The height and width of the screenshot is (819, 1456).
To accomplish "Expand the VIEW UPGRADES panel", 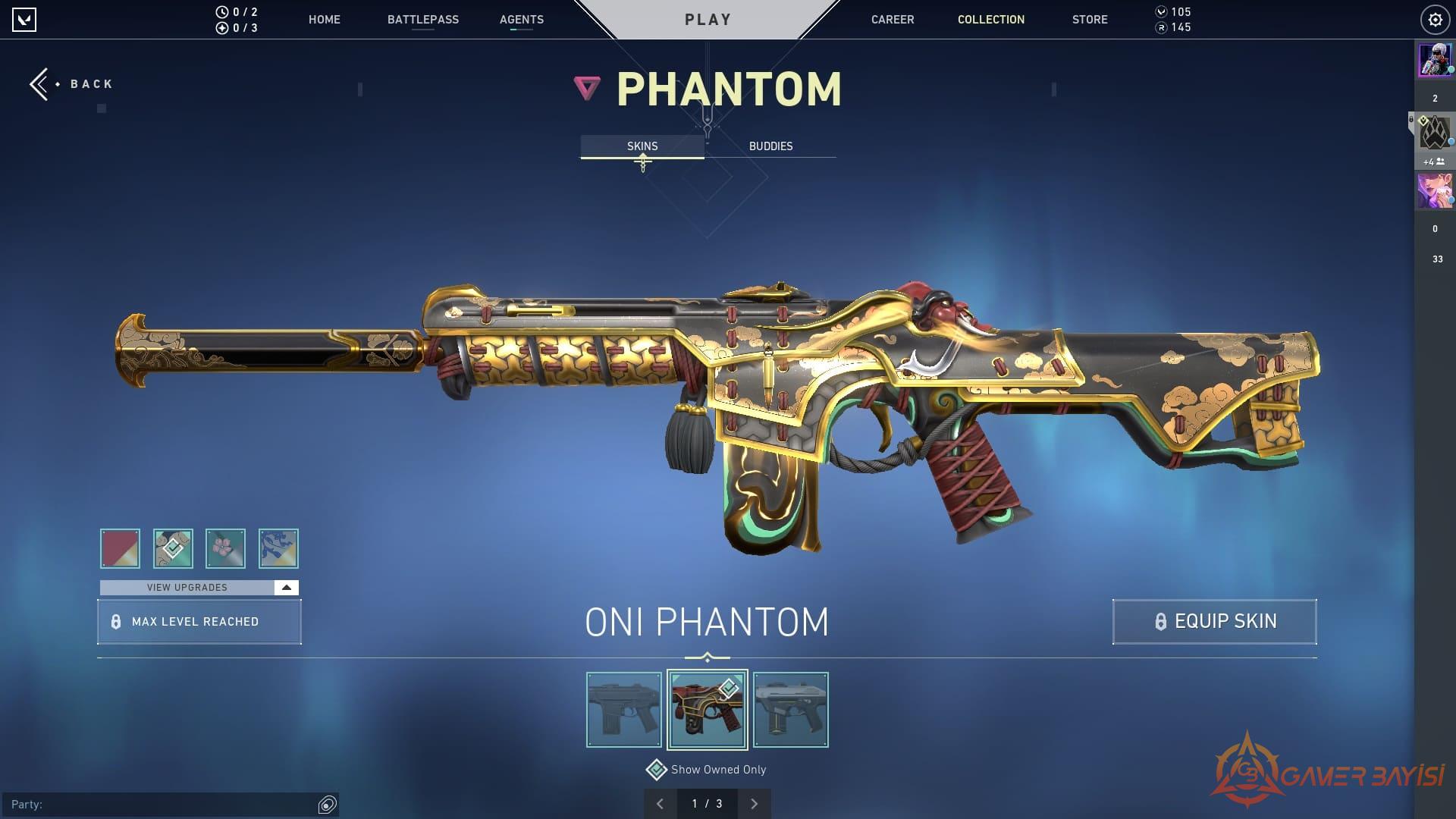I will click(x=199, y=588).
